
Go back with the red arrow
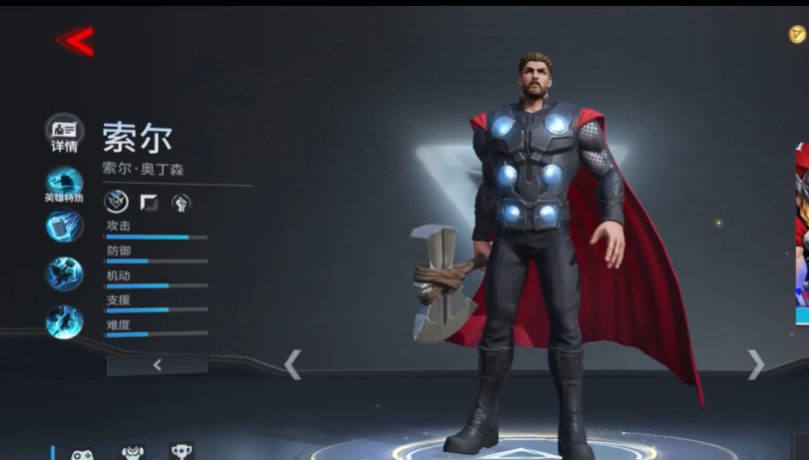(76, 41)
